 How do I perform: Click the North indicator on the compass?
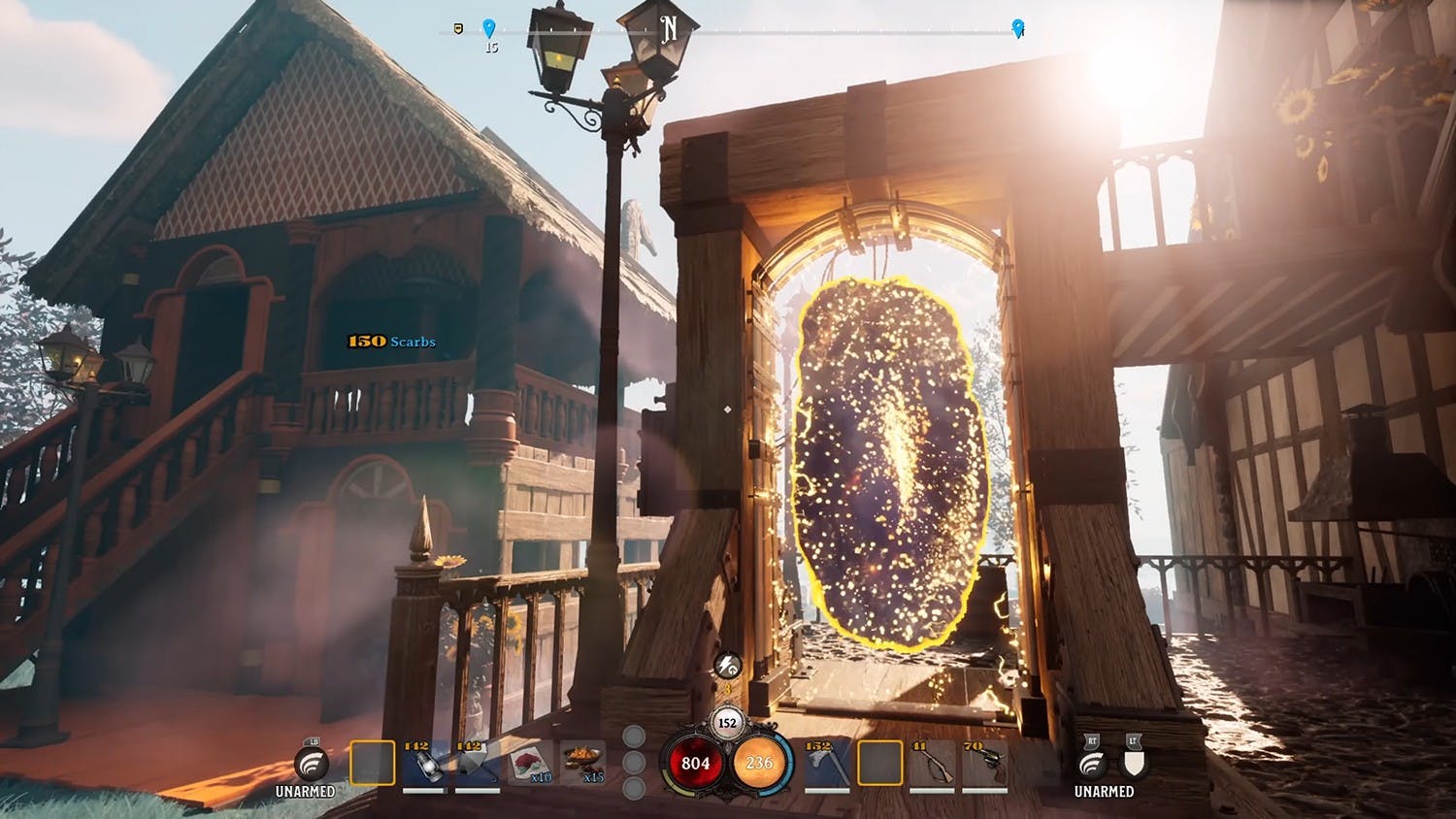click(x=669, y=29)
